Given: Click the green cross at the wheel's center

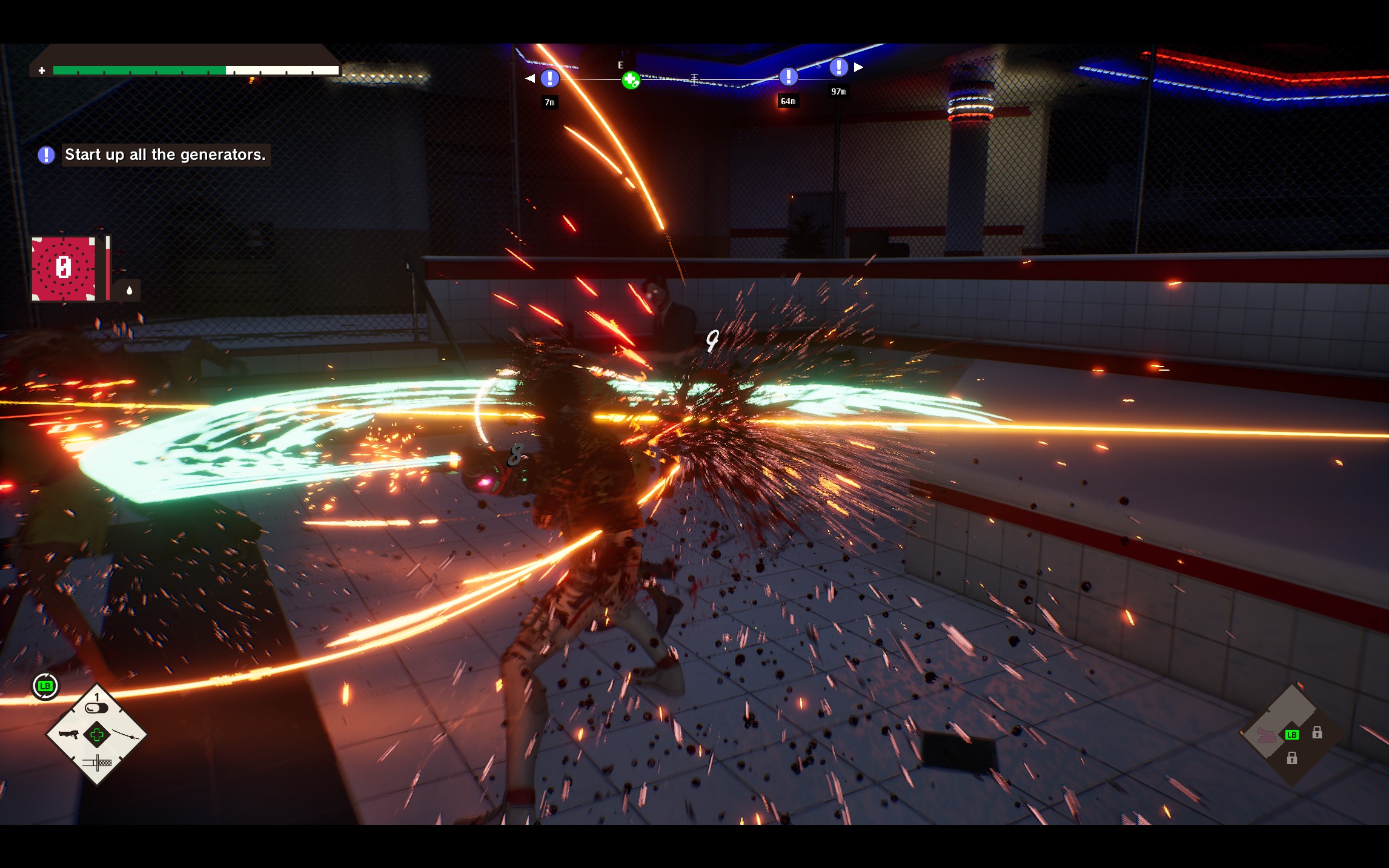Looking at the screenshot, I should [x=97, y=735].
